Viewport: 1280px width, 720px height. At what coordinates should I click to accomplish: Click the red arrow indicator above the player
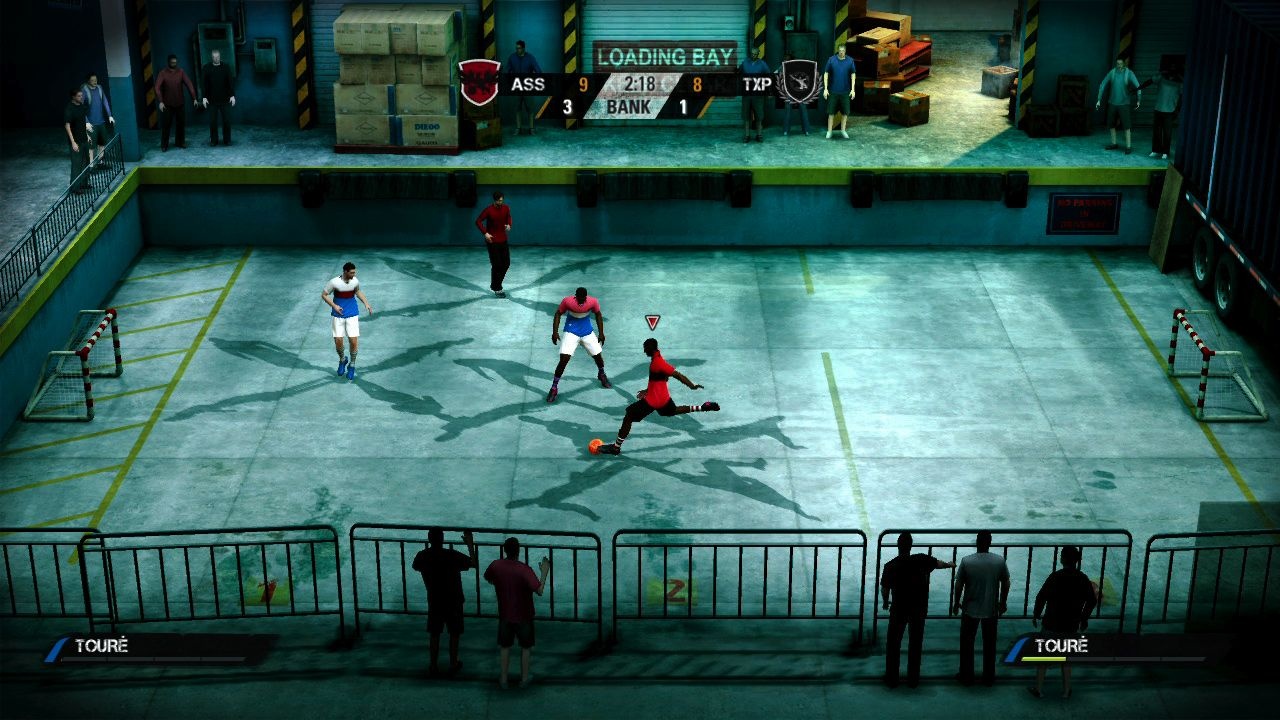point(651,321)
